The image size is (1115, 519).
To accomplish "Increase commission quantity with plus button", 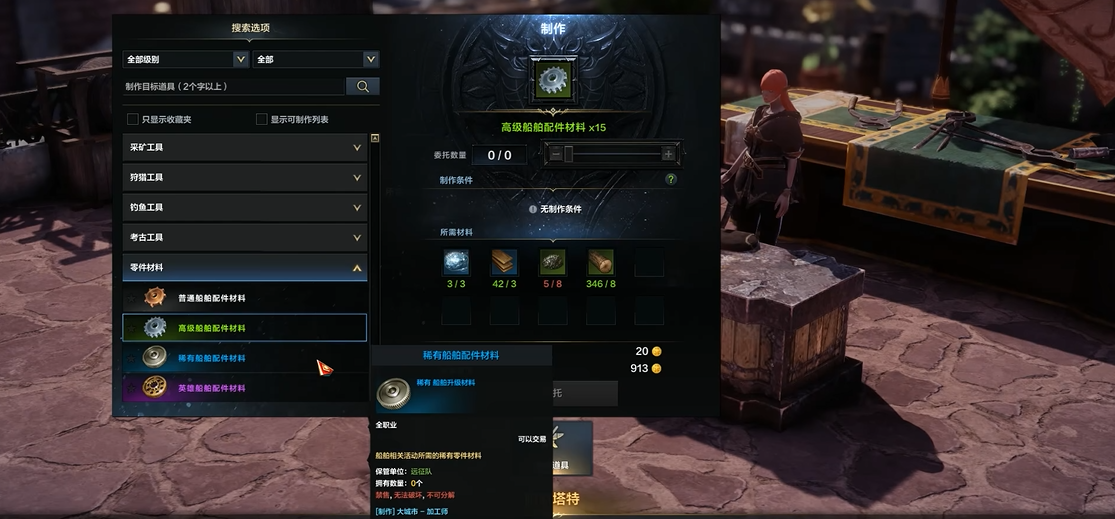I will (668, 154).
